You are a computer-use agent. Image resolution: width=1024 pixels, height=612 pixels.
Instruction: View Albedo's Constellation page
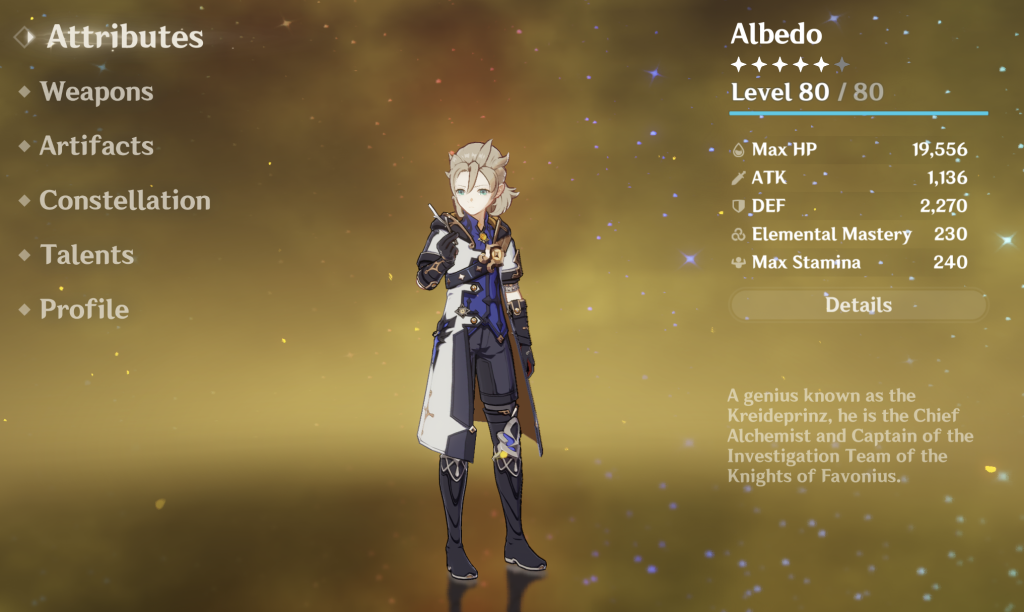[124, 200]
